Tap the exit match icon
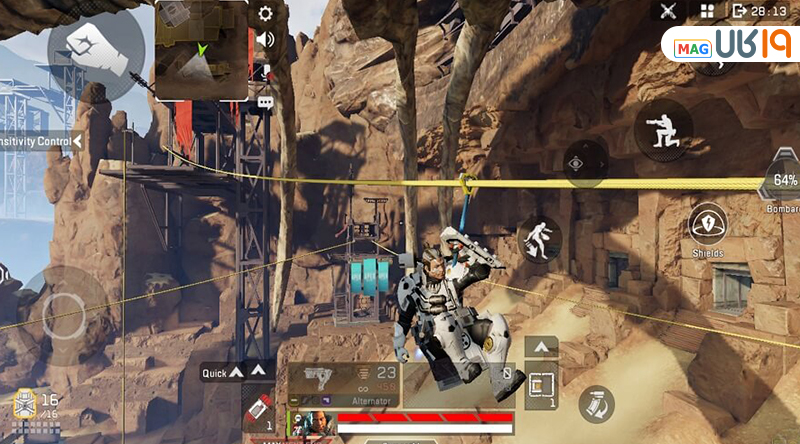Viewport: 800px width, 444px height. (740, 11)
